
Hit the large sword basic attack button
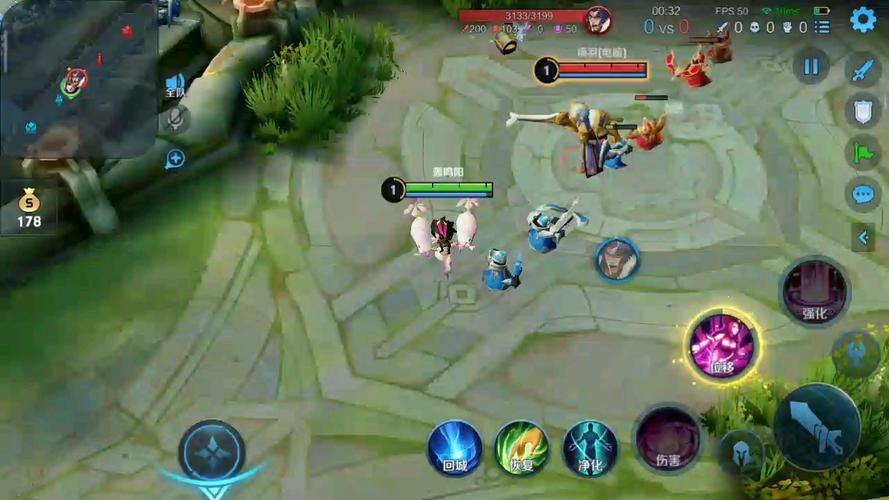point(817,427)
